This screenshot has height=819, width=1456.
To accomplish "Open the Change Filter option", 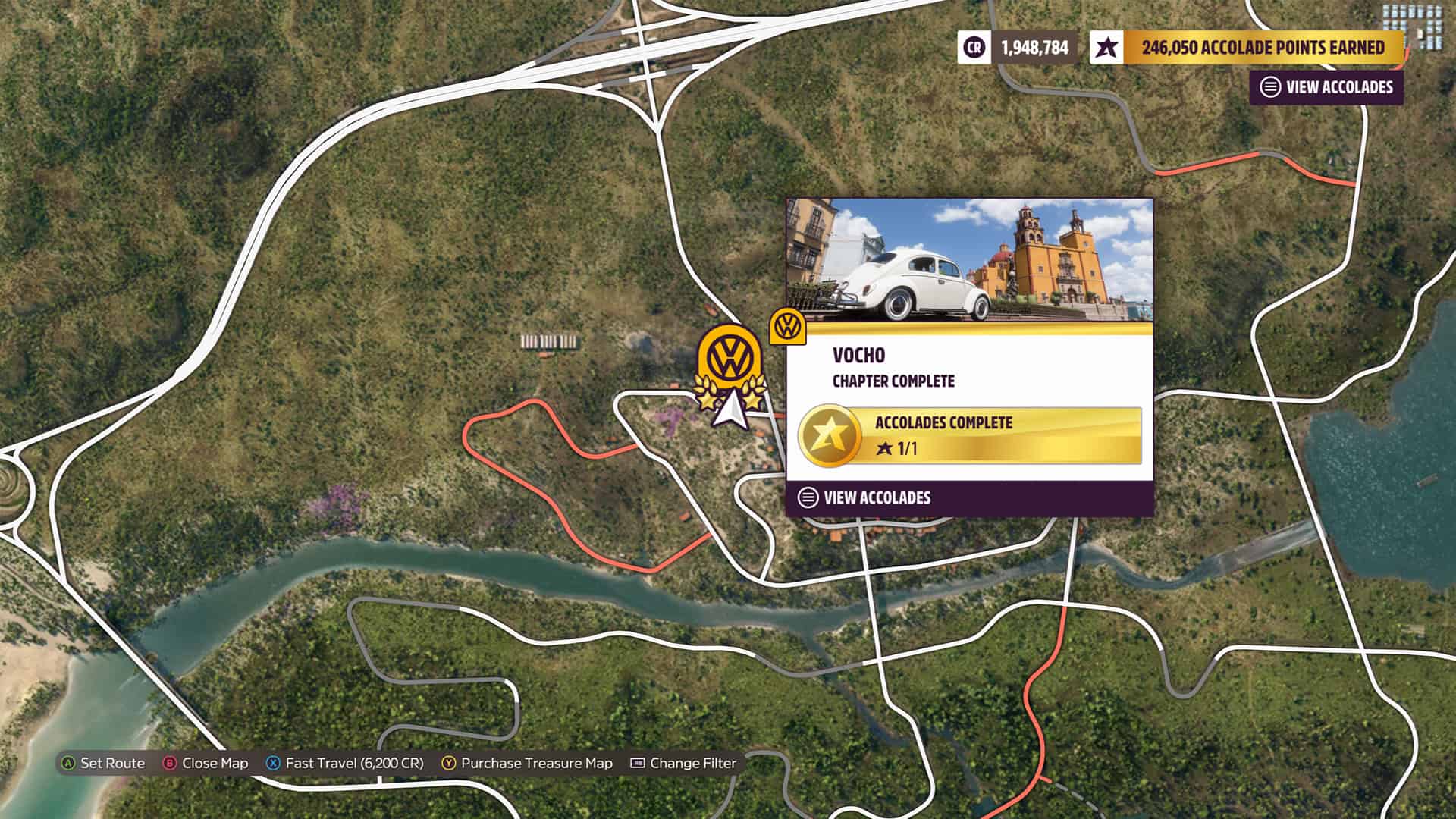I will [x=683, y=763].
